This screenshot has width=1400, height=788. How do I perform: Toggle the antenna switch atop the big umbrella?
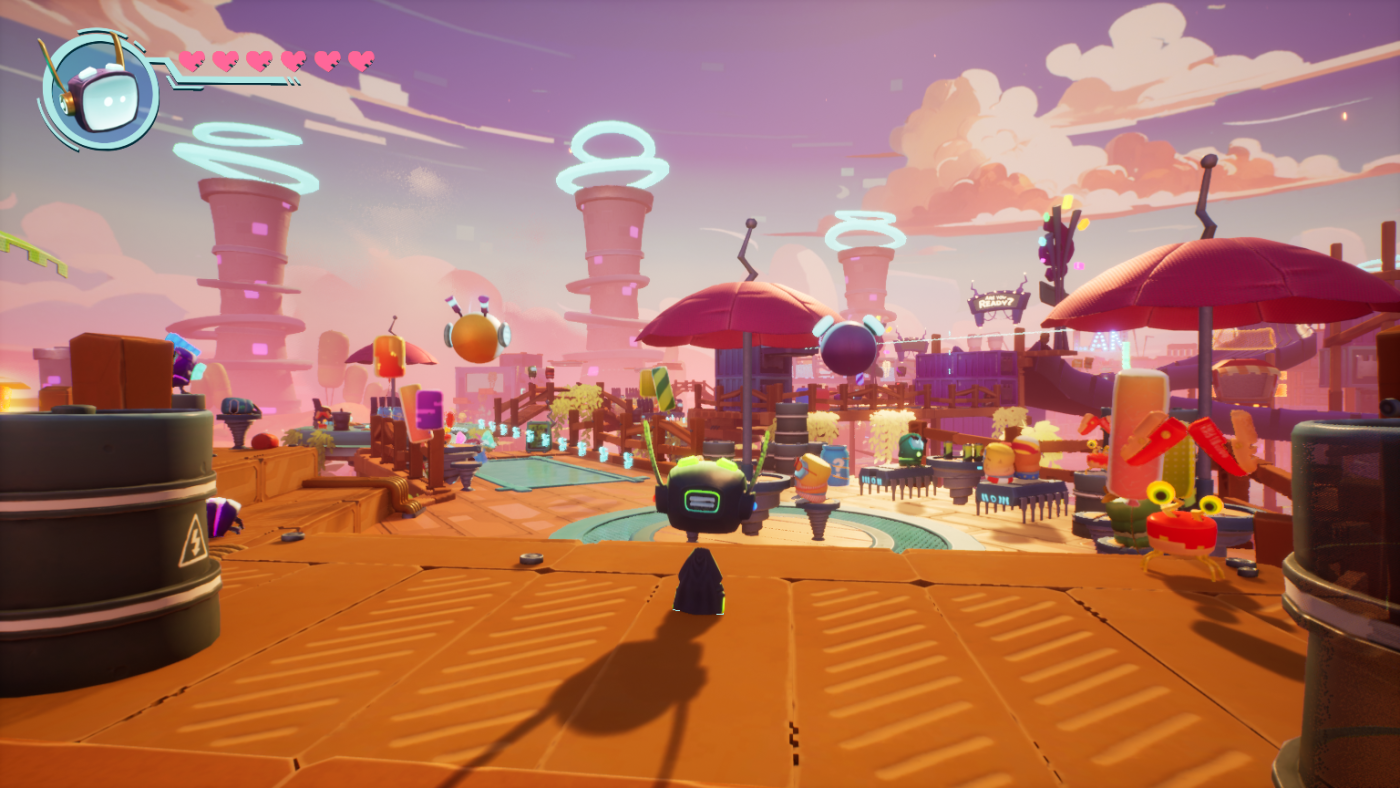pos(751,222)
